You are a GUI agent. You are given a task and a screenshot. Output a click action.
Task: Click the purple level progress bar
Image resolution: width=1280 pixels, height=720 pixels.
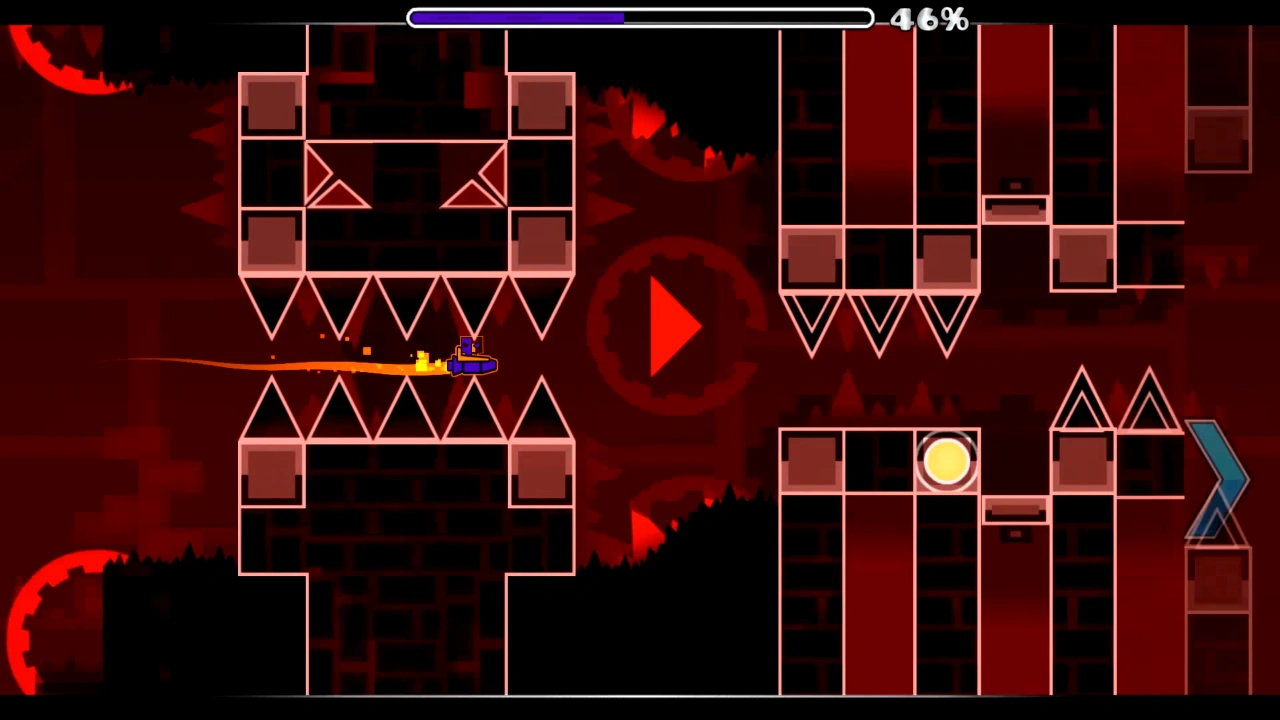tap(515, 17)
